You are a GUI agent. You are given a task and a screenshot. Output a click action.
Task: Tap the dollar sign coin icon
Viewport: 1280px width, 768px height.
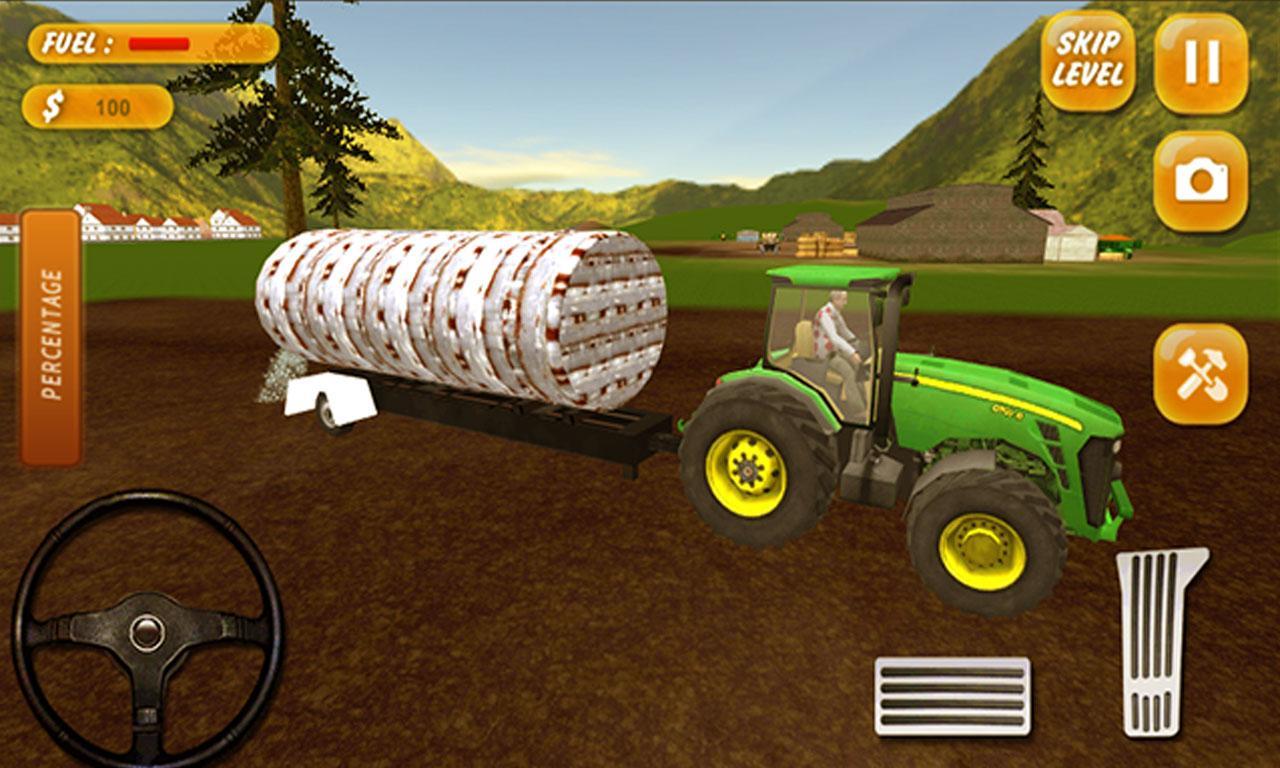52,103
